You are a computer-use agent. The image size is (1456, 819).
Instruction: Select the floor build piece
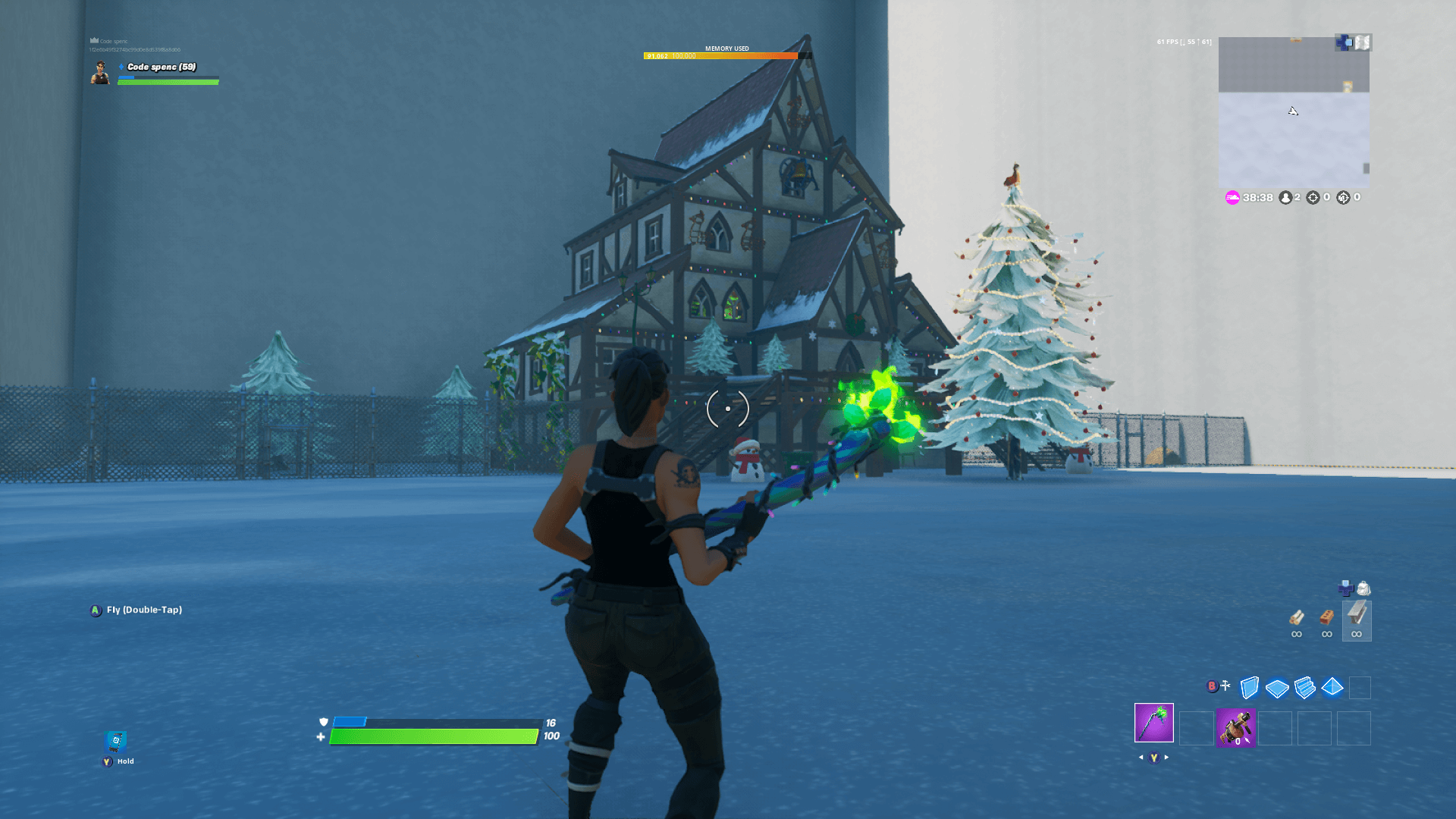[1276, 689]
